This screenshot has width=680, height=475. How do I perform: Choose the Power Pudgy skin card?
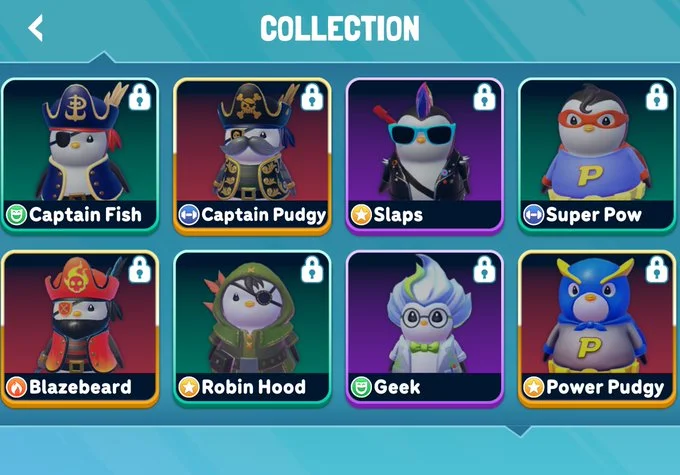597,328
